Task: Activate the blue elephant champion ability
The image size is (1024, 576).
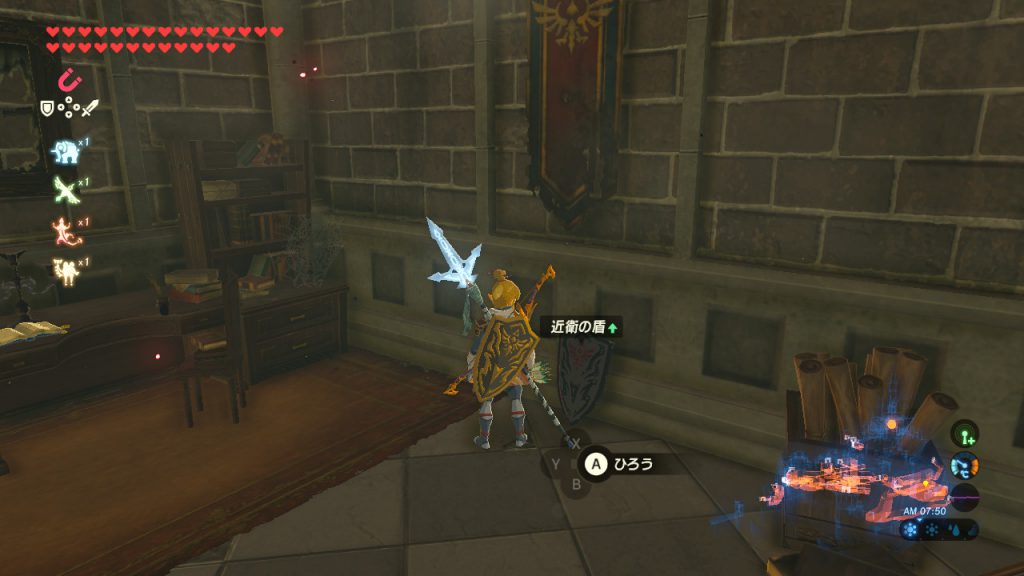Action: click(65, 150)
